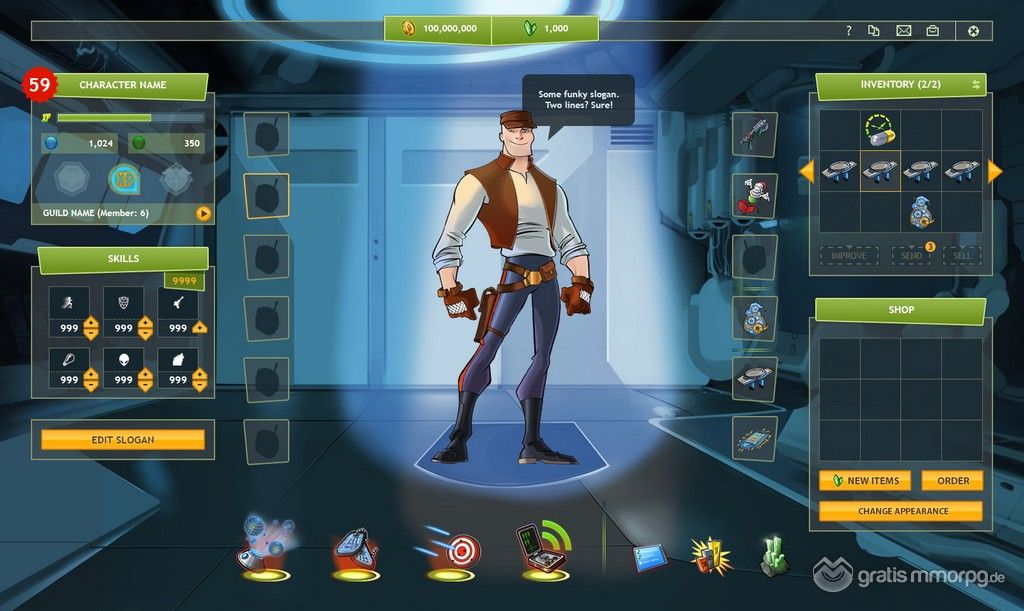The height and width of the screenshot is (611, 1024).
Task: Select the clock pill item in inventory
Action: point(879,130)
